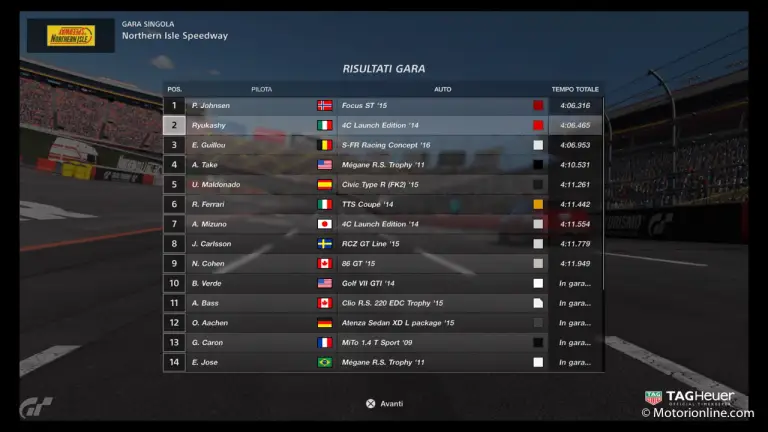Select A. Take's result row
Image resolution: width=768 pixels, height=432 pixels.
pyautogui.click(x=383, y=165)
